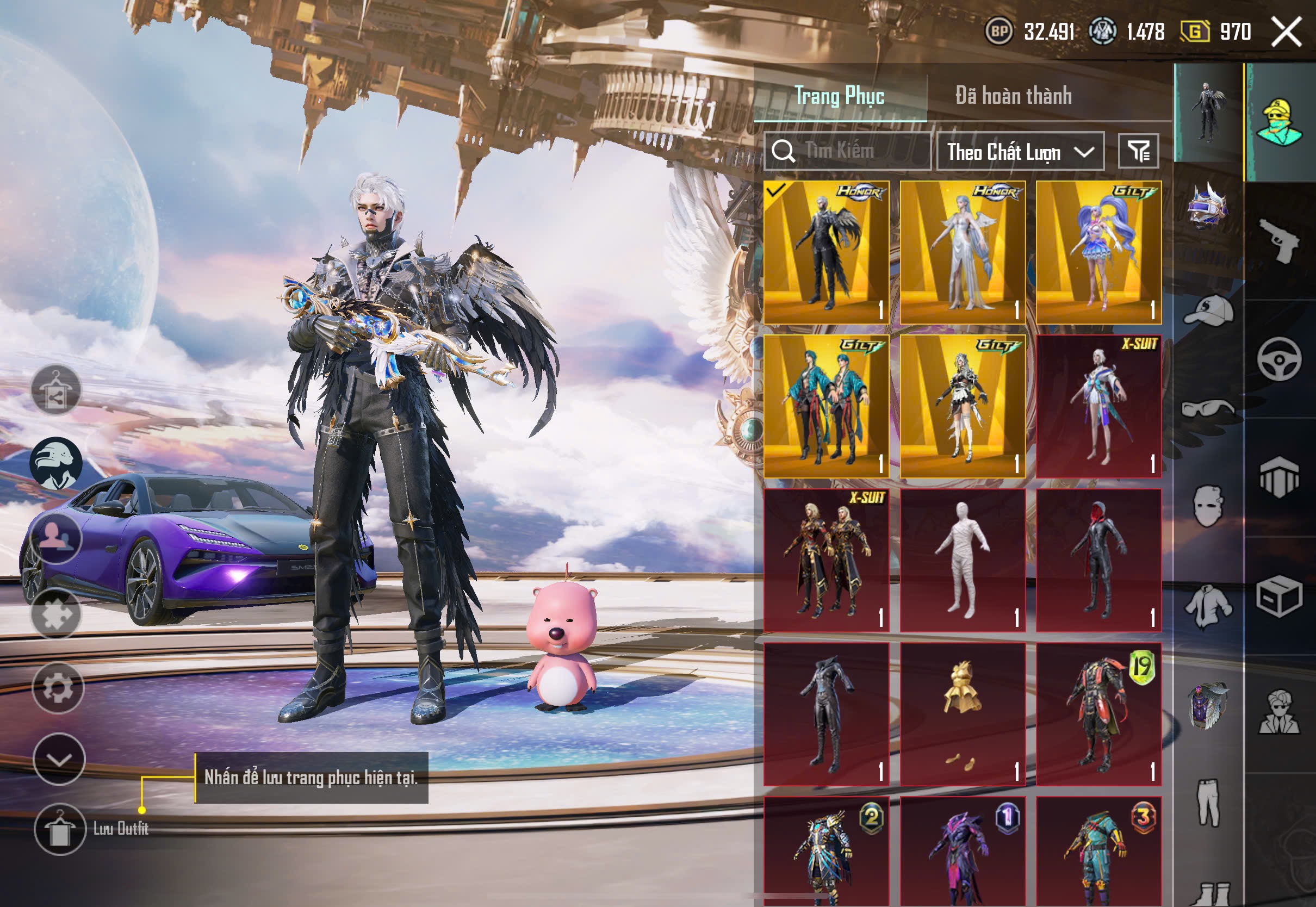The width and height of the screenshot is (1316, 907).
Task: Close the inventory screen
Action: (x=1287, y=31)
